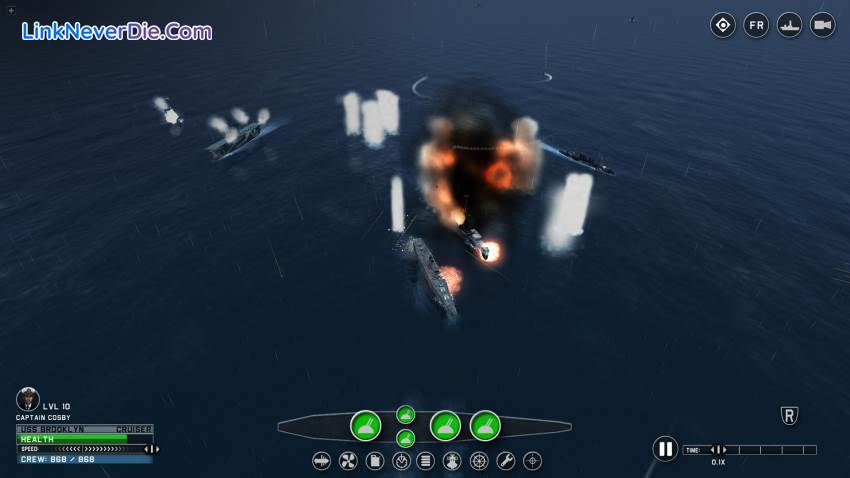
Task: Select the ship's helm wheel icon
Action: [480, 461]
